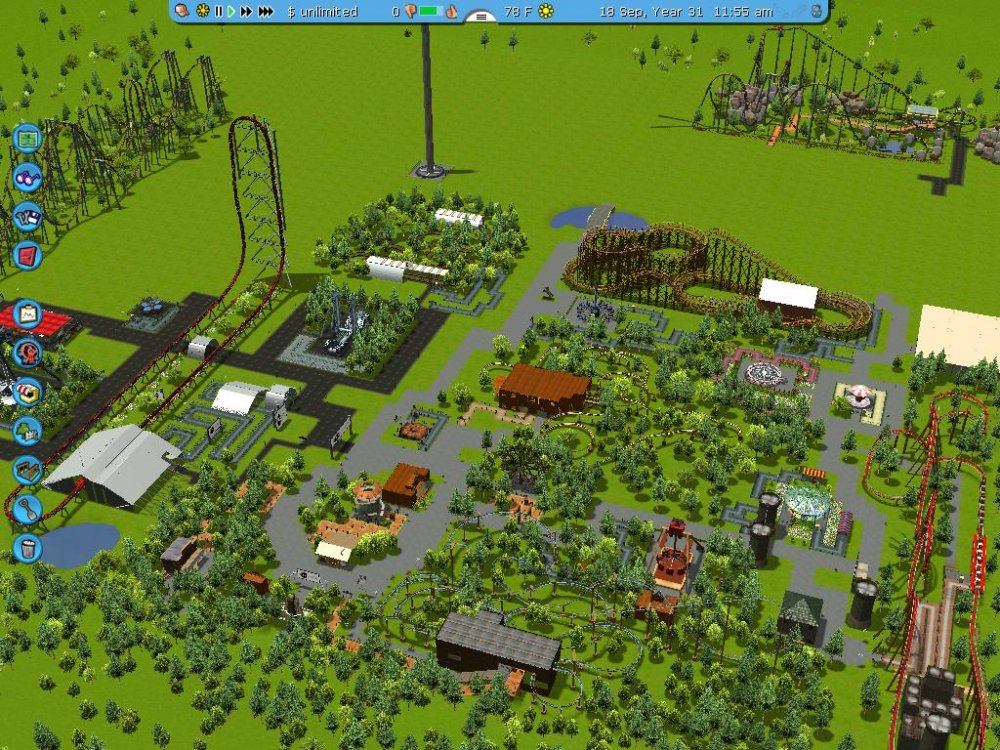This screenshot has height=750, width=1000.
Task: Pause the game from the top bar
Action: click(x=219, y=11)
